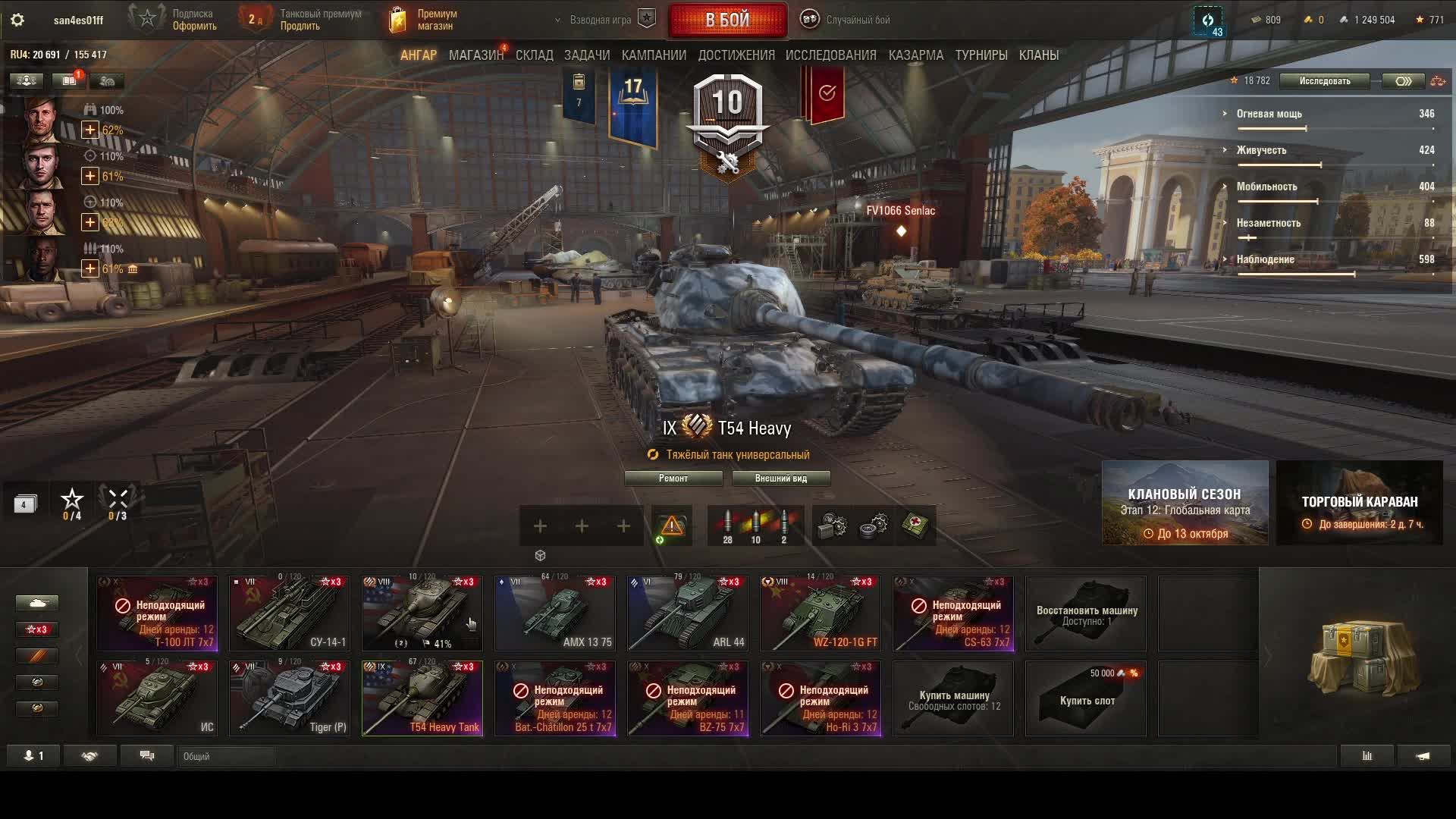Open the Торговый караван event banner
Image resolution: width=1456 pixels, height=819 pixels.
(1359, 503)
